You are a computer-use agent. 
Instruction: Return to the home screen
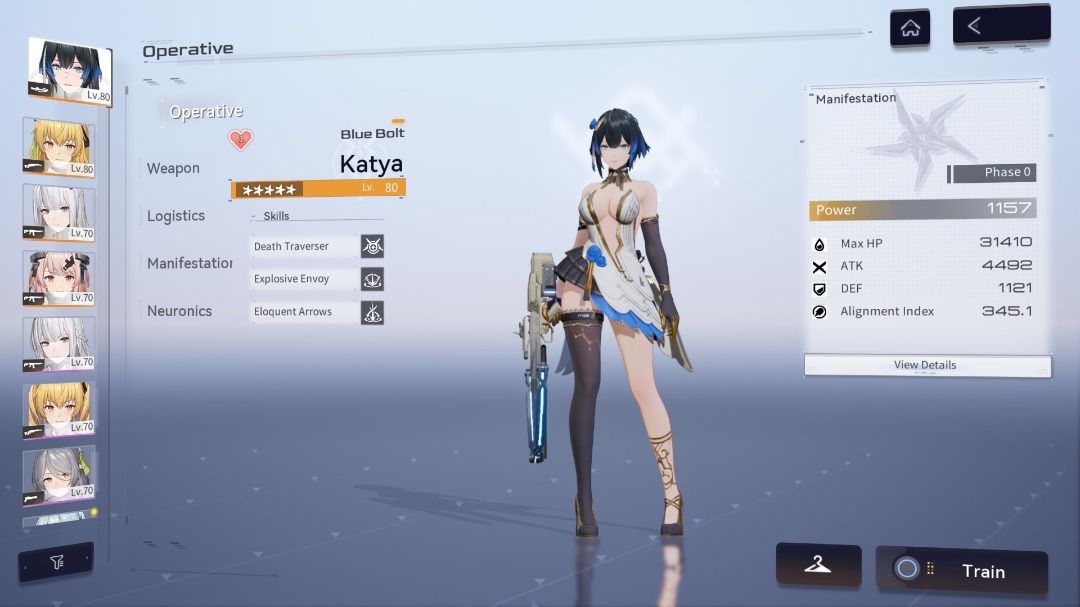pyautogui.click(x=910, y=28)
